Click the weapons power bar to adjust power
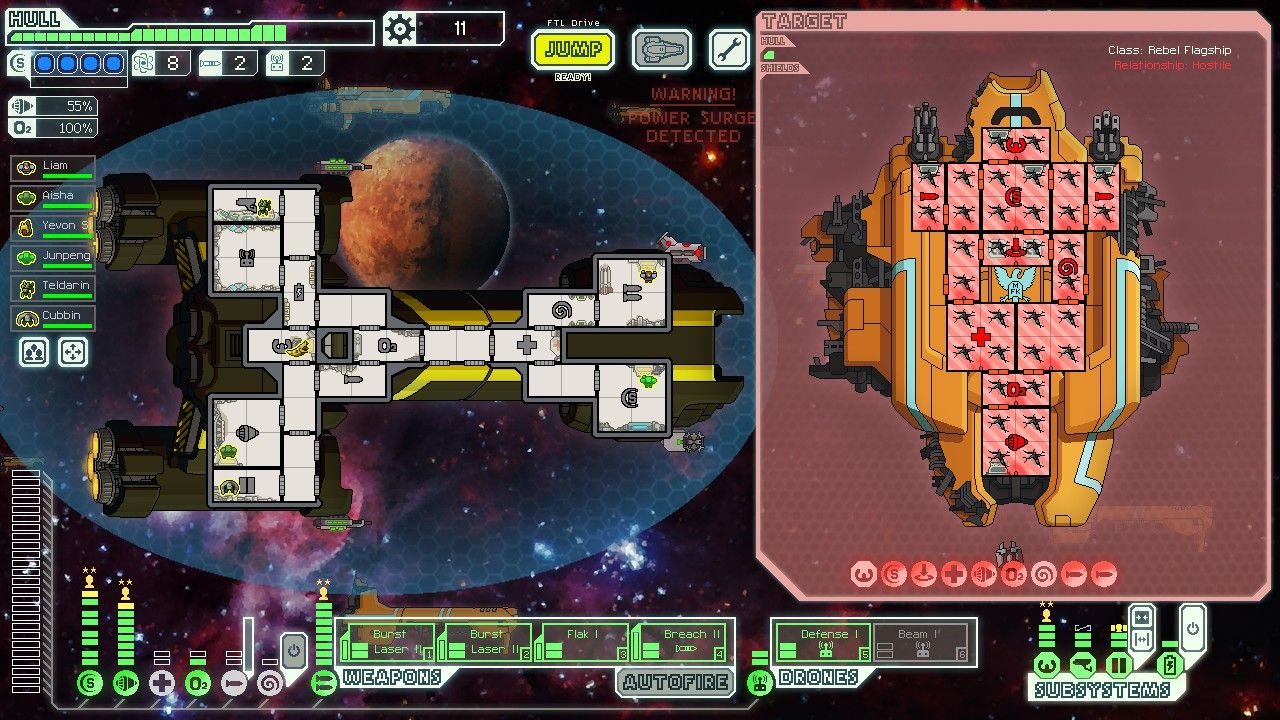 322,635
